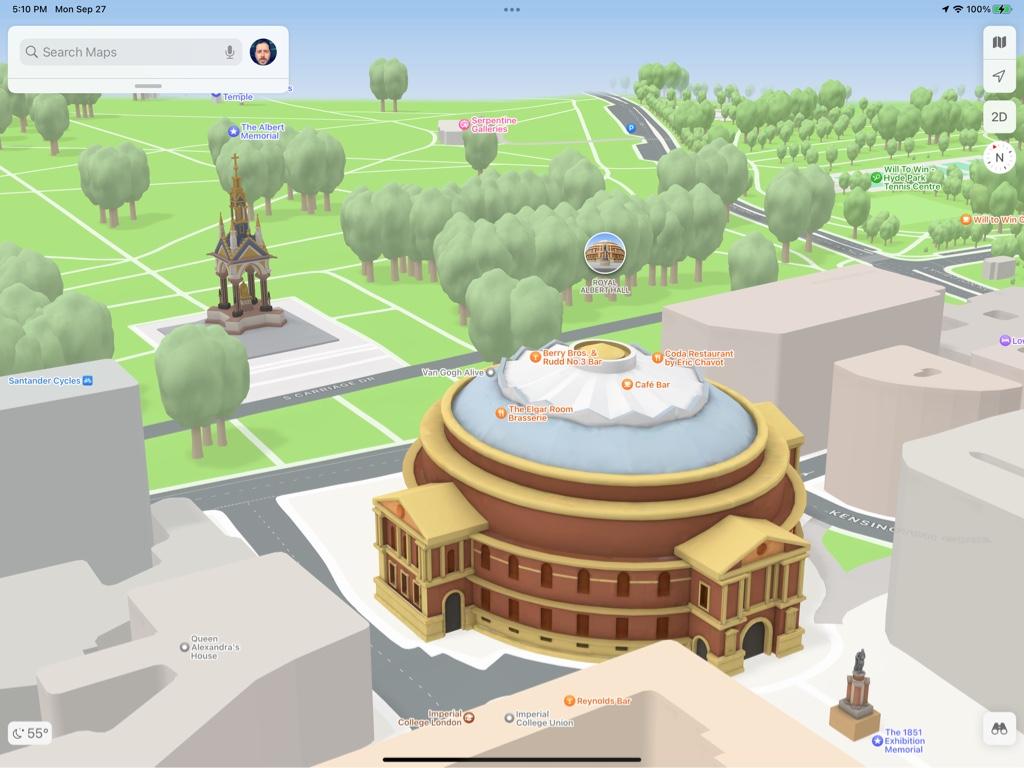Select the Serpentine Galleries marker

point(464,124)
